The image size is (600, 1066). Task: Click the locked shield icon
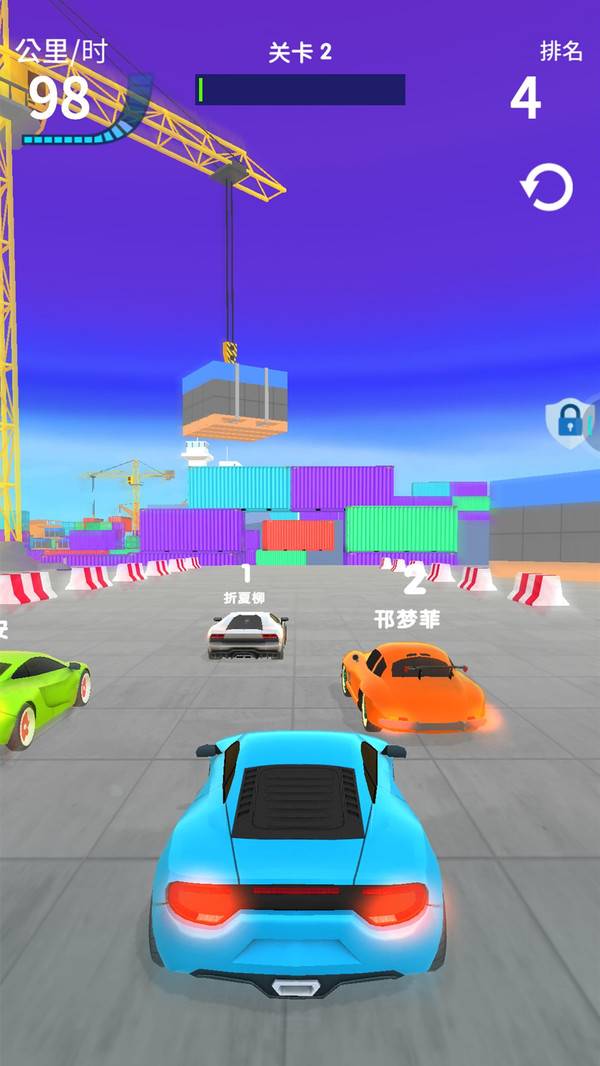569,421
